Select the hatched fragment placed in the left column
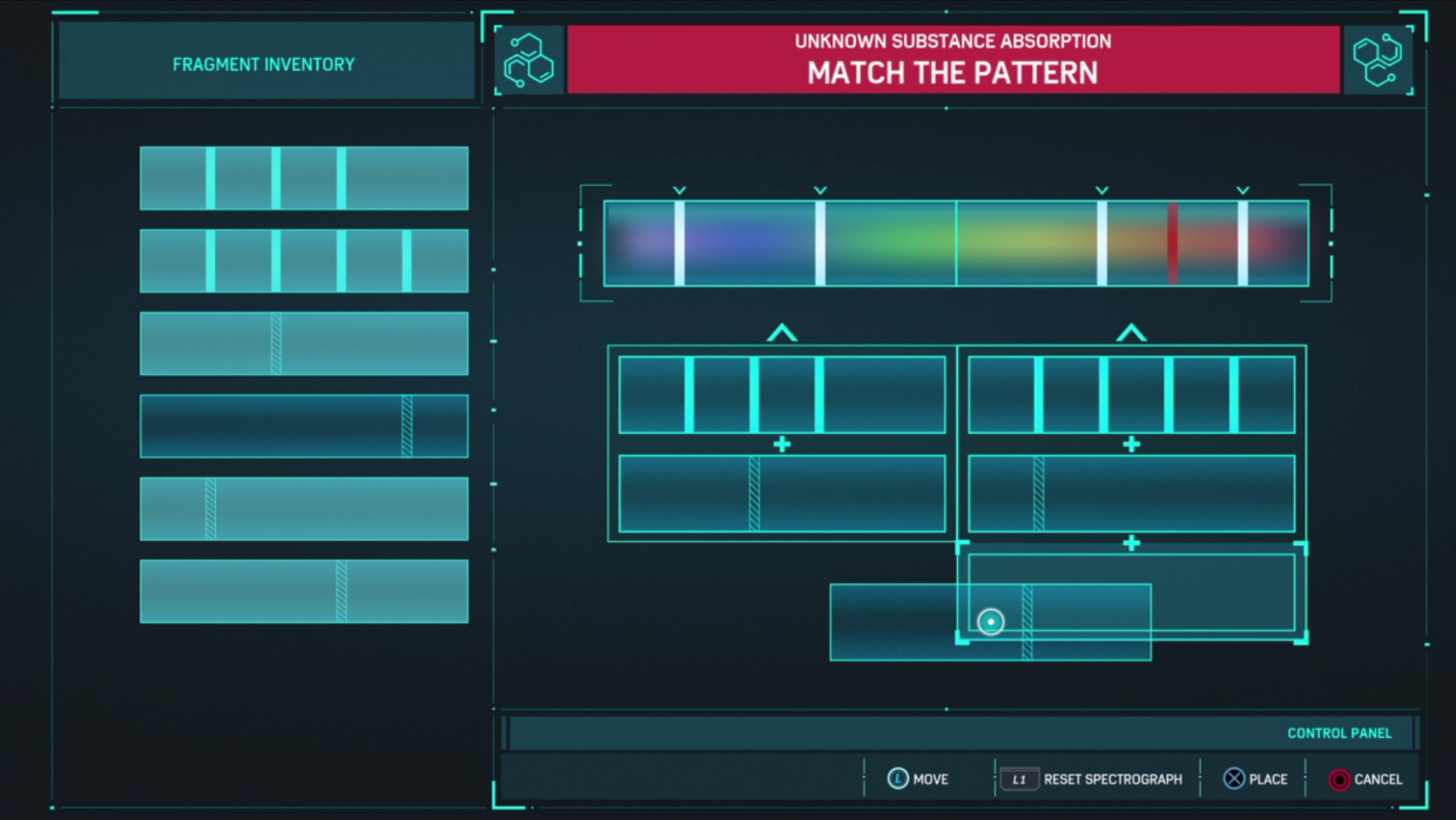1456x820 pixels. click(x=781, y=493)
